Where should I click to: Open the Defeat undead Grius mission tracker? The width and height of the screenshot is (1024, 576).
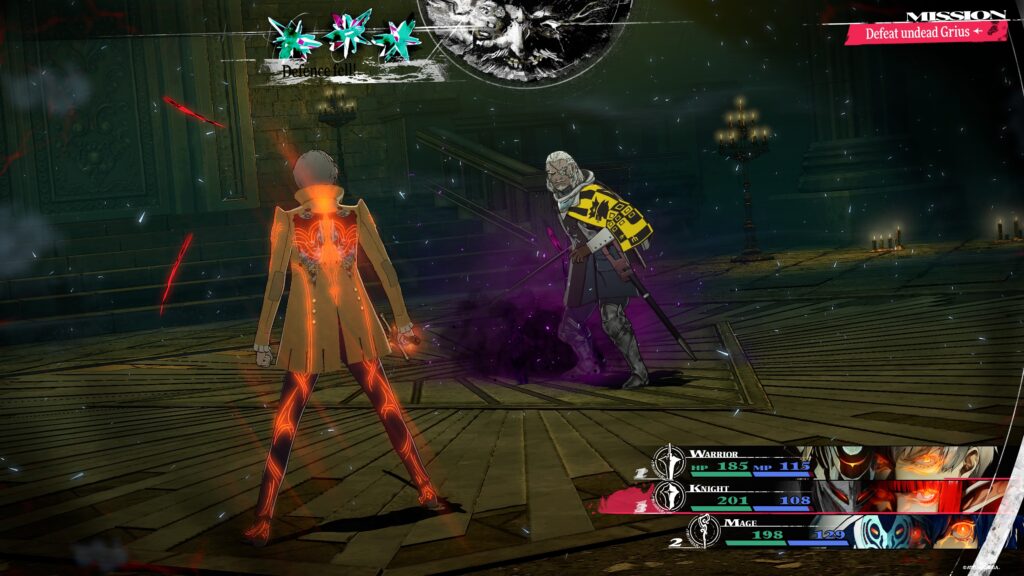pyautogui.click(x=924, y=32)
